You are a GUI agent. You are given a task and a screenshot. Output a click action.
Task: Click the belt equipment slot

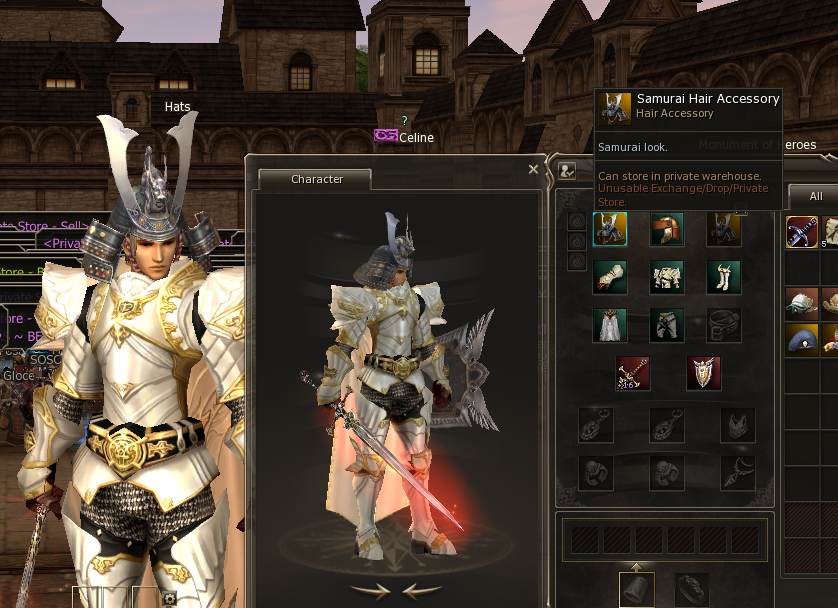pyautogui.click(x=723, y=324)
